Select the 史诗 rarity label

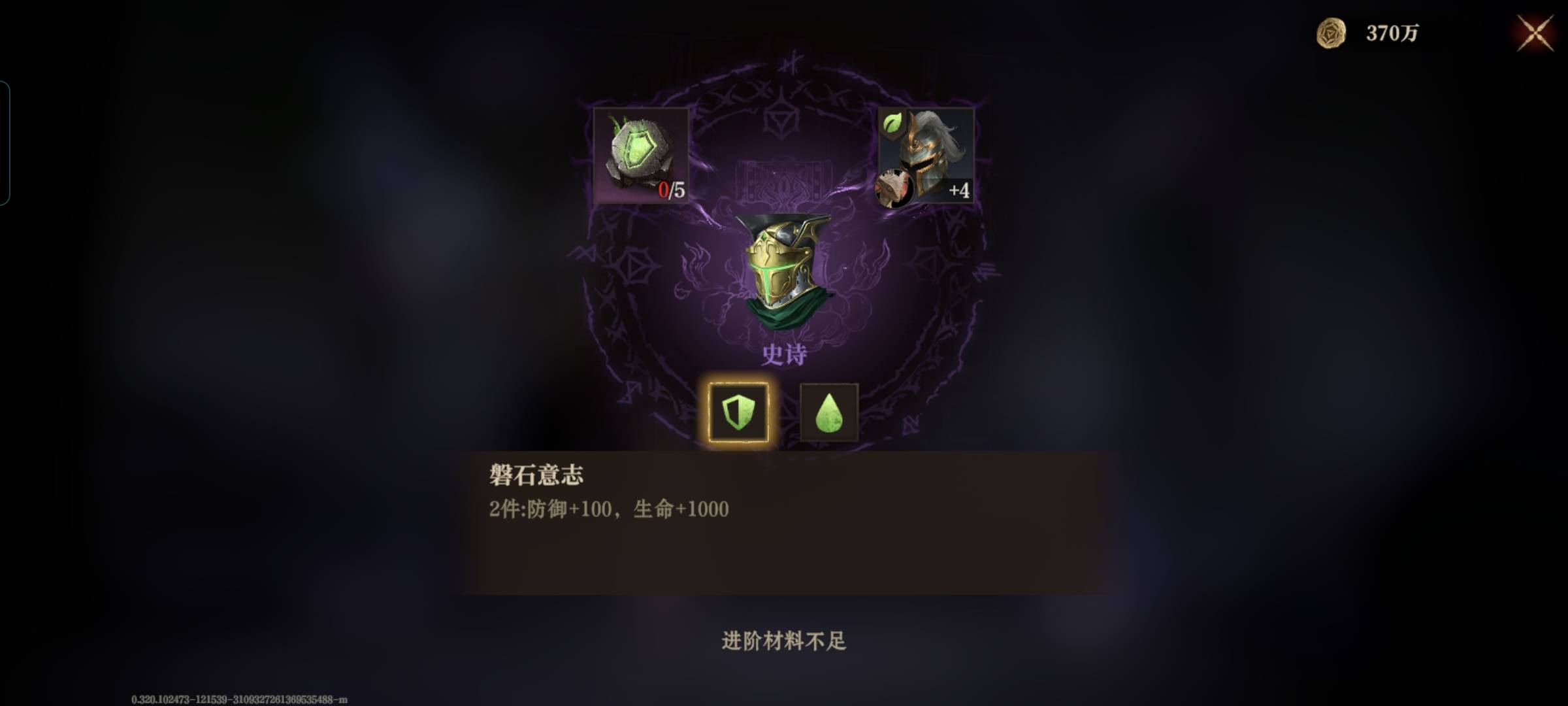(784, 353)
